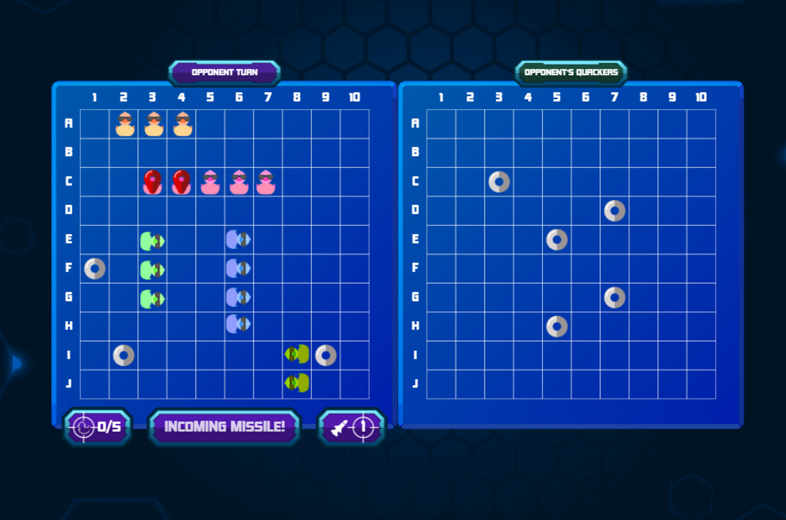Viewport: 786px width, 520px height.
Task: Attack cell J10 on Opponent's Quackers grid
Action: [701, 384]
